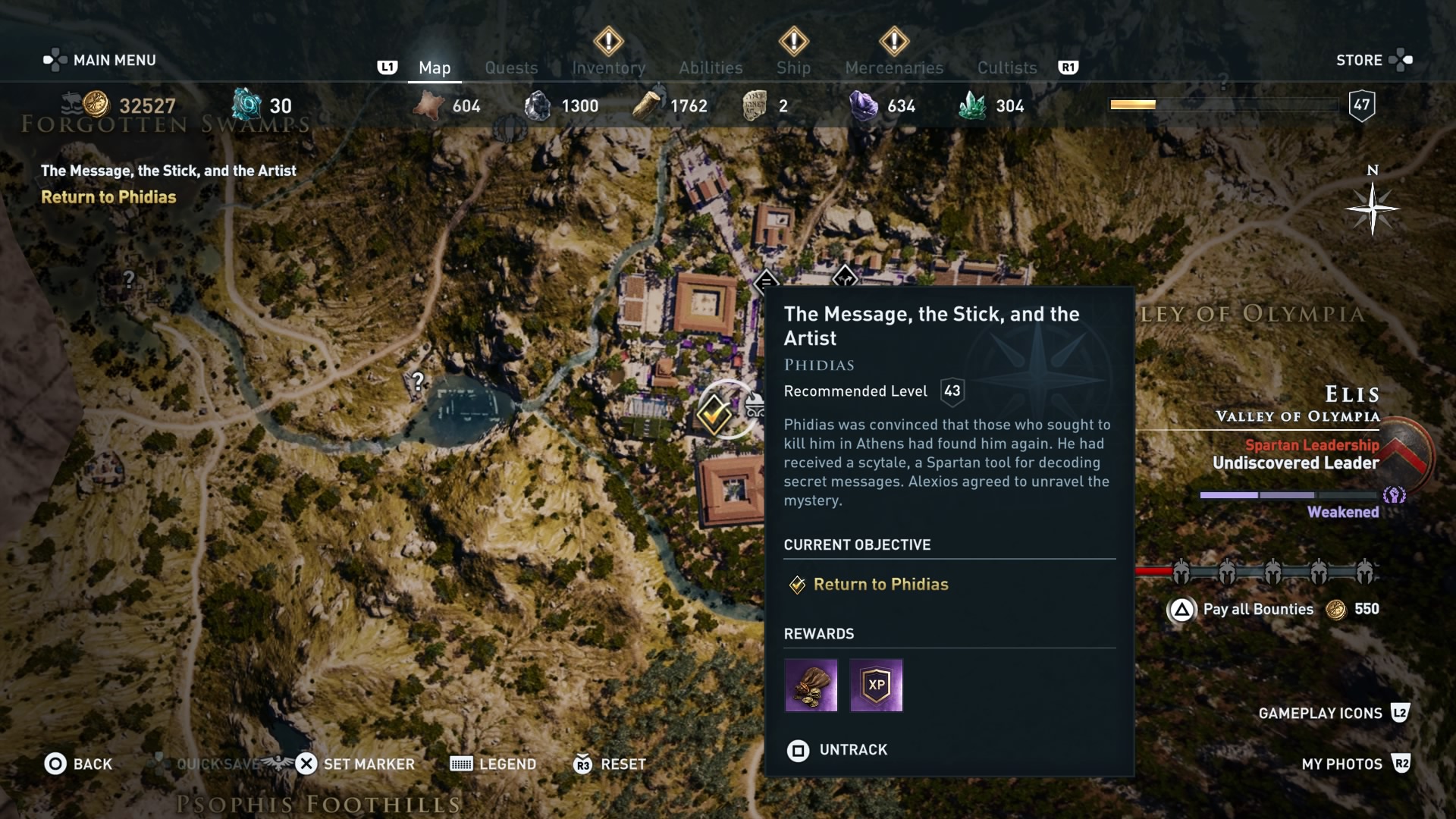Viewport: 1456px width, 819px height.
Task: Toggle Gameplay Icons visibility
Action: point(1322,713)
